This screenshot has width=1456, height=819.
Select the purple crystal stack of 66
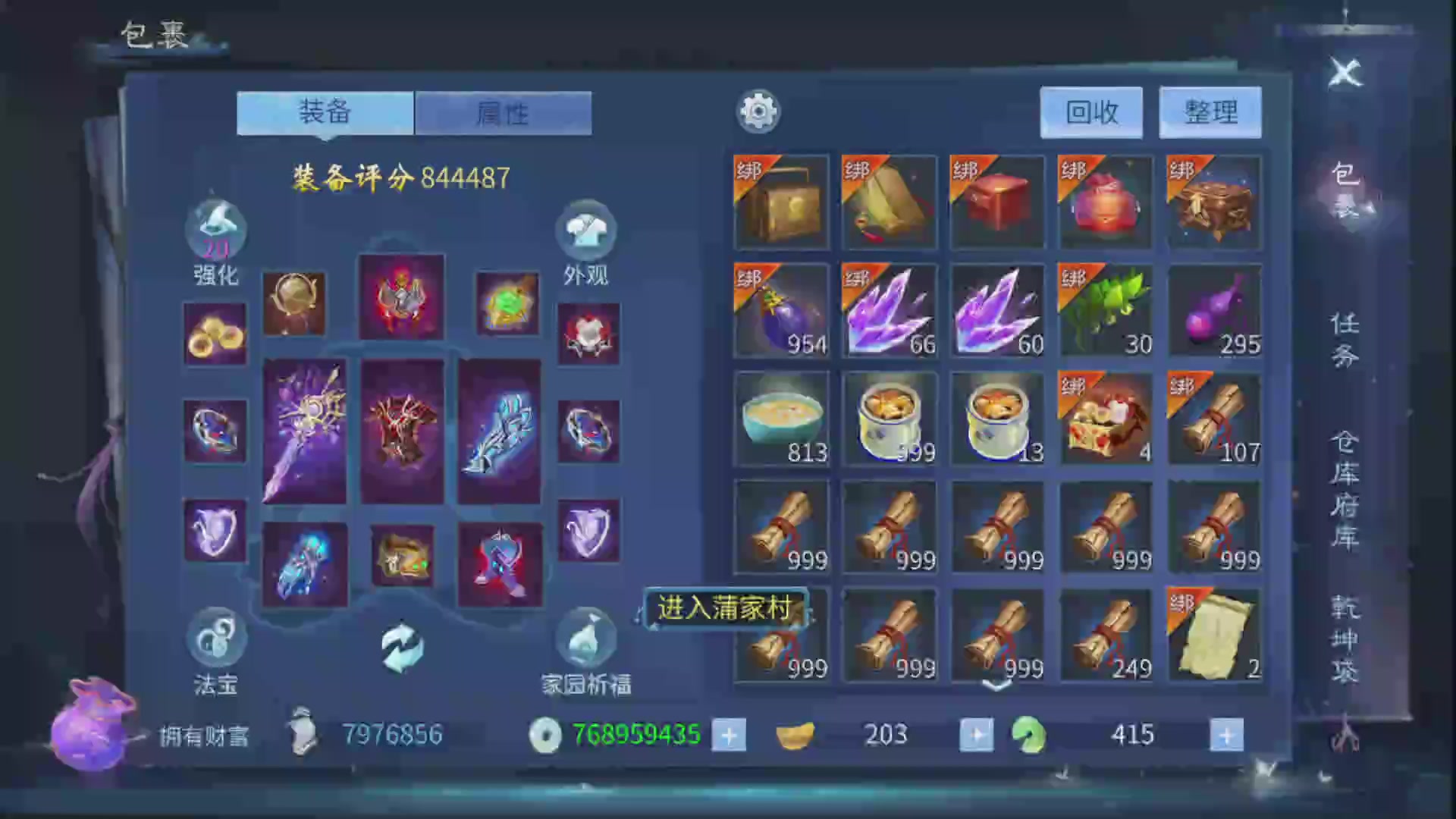pyautogui.click(x=889, y=311)
